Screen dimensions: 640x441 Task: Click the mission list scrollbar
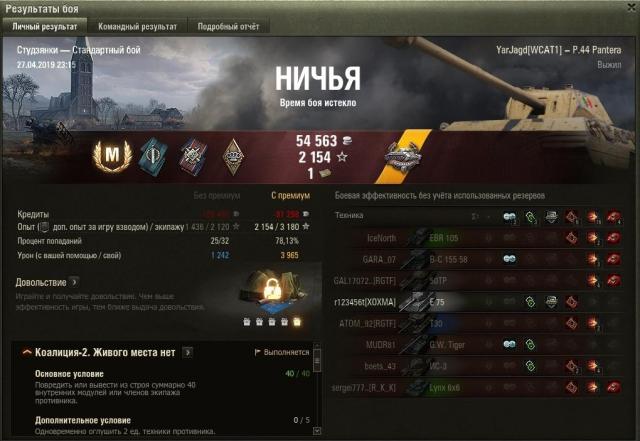click(x=318, y=390)
